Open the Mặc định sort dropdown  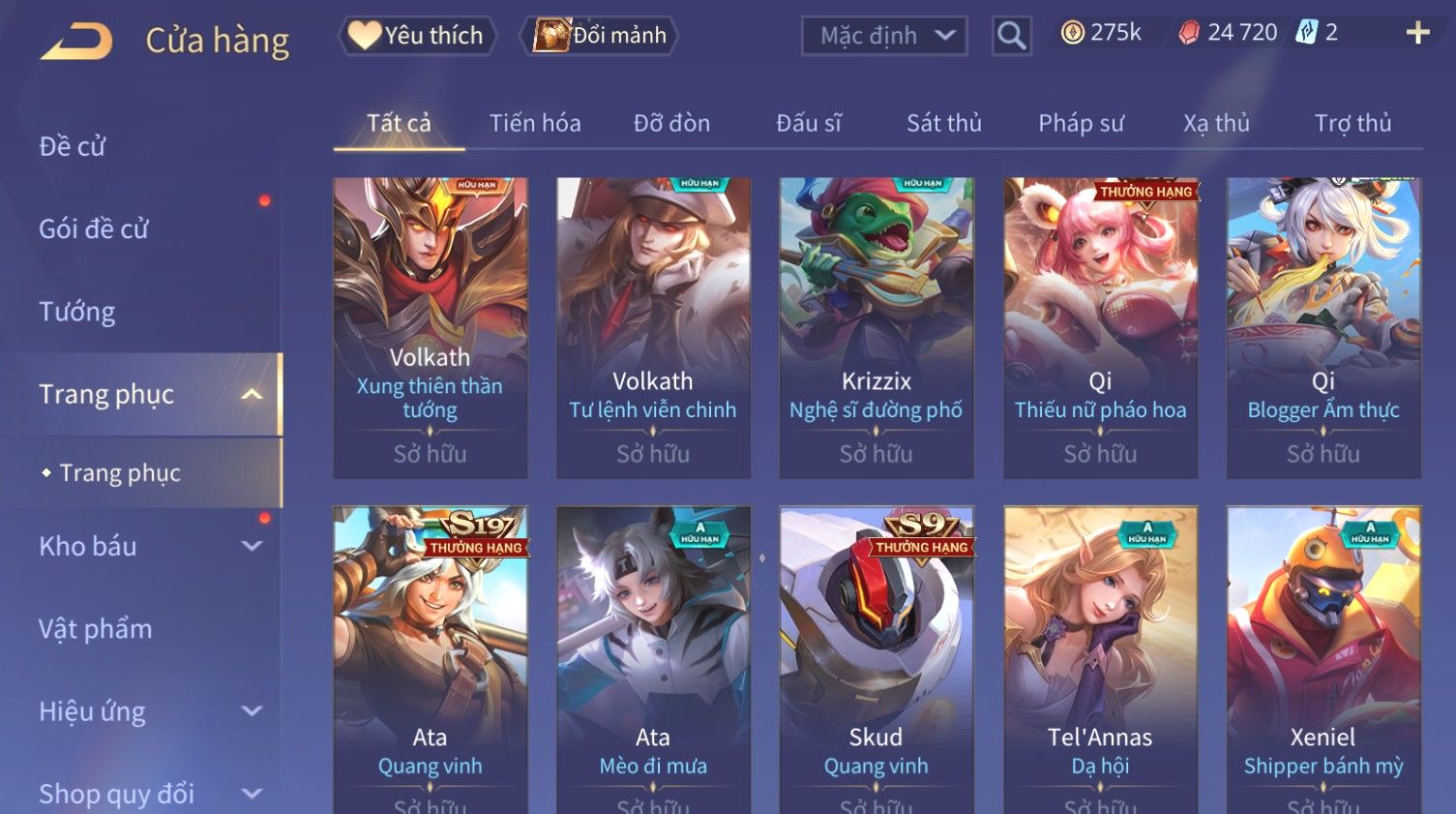pos(884,36)
